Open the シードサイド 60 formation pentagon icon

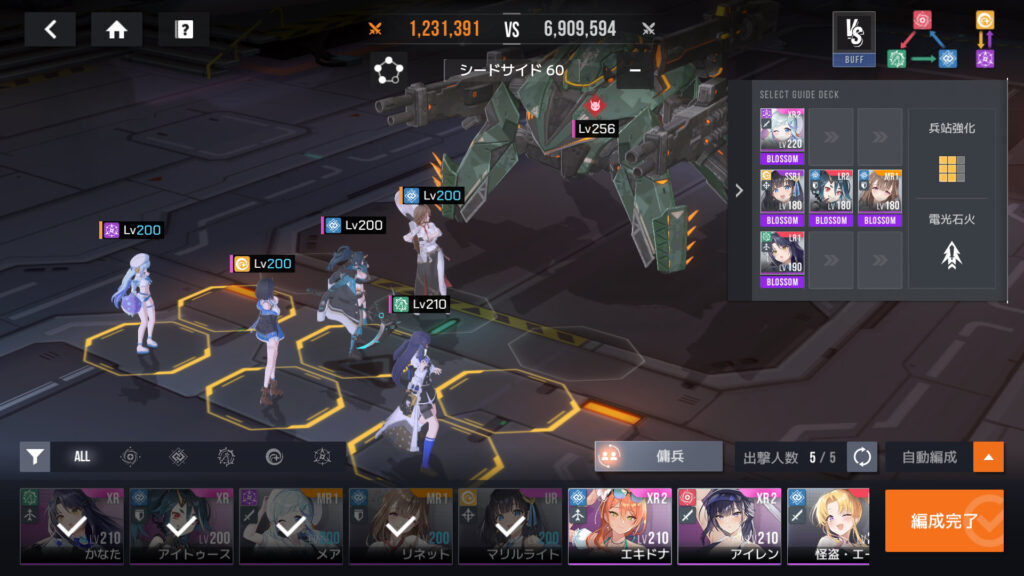[388, 71]
